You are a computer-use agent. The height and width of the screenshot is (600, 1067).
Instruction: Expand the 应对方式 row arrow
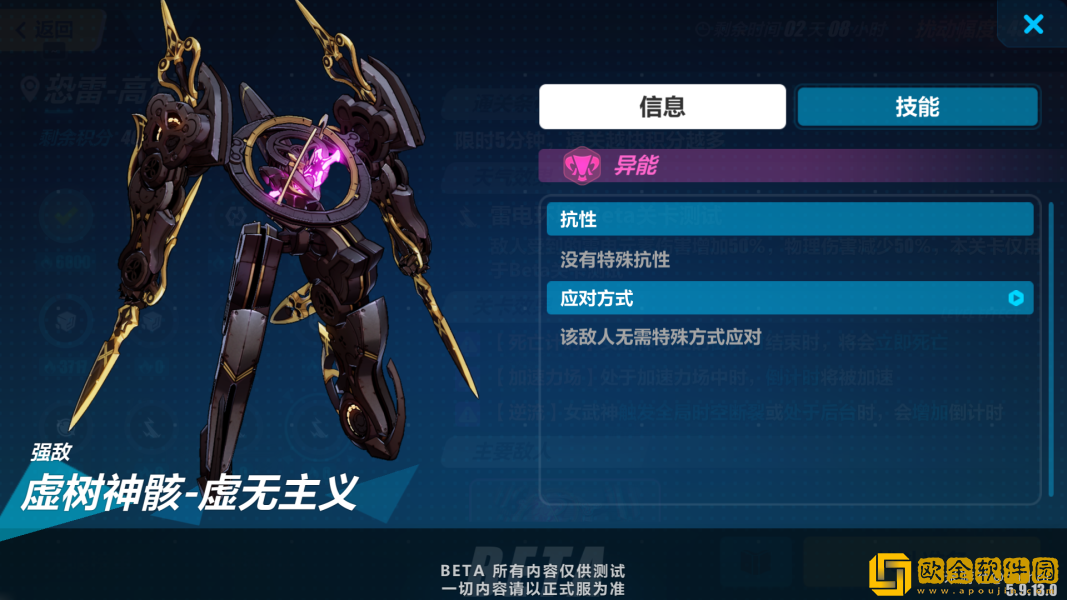(x=1016, y=298)
